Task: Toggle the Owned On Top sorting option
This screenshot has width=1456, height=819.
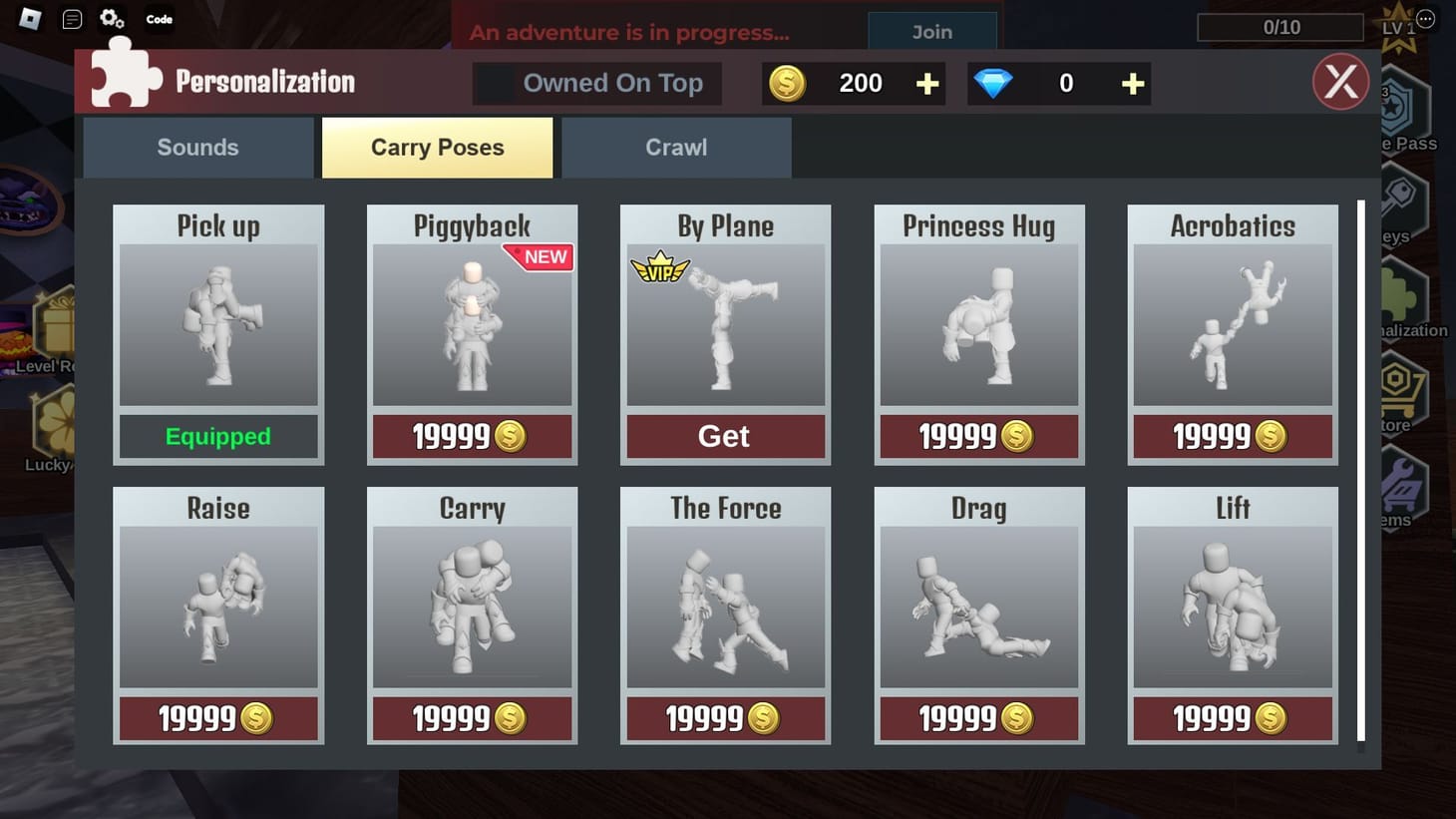Action: coord(596,83)
